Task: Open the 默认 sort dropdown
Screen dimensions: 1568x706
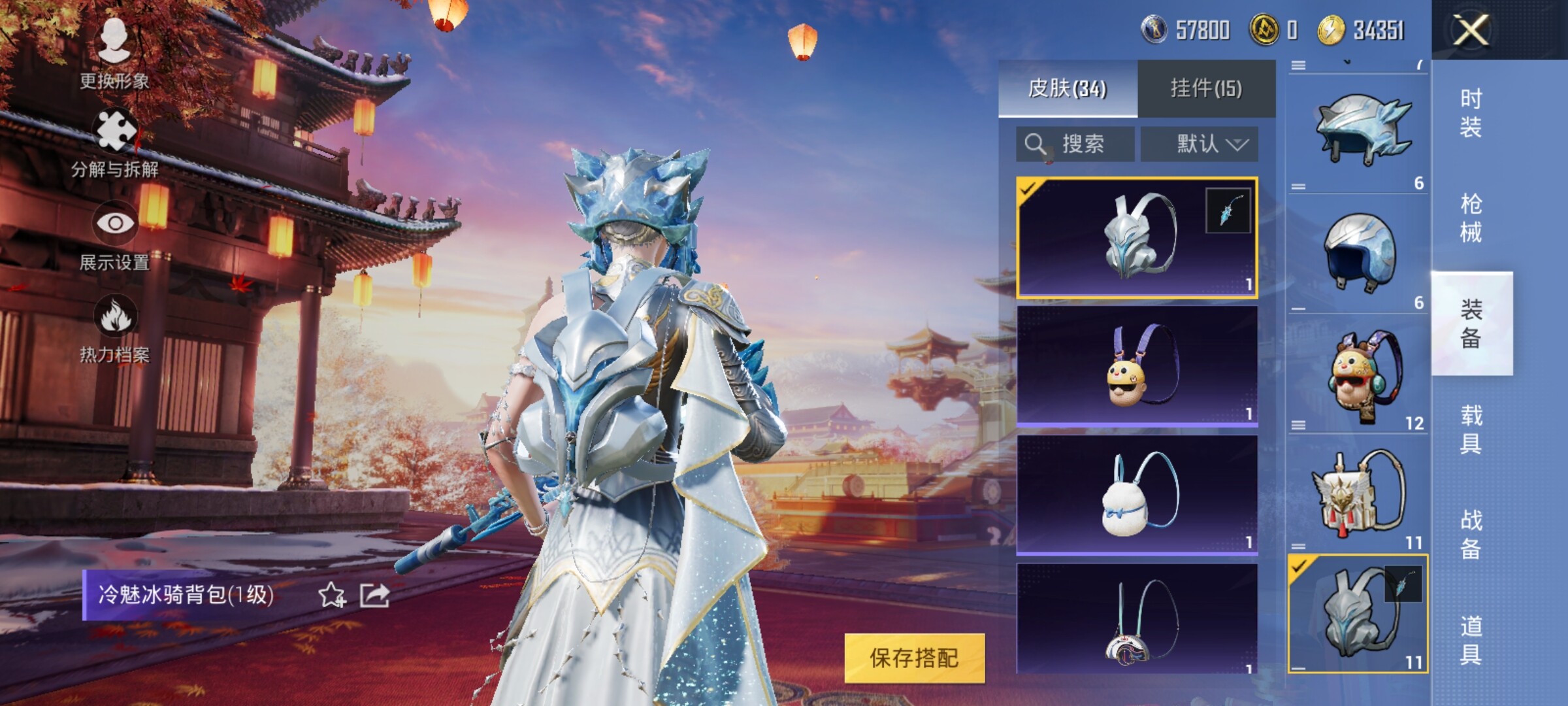Action: [x=1200, y=144]
